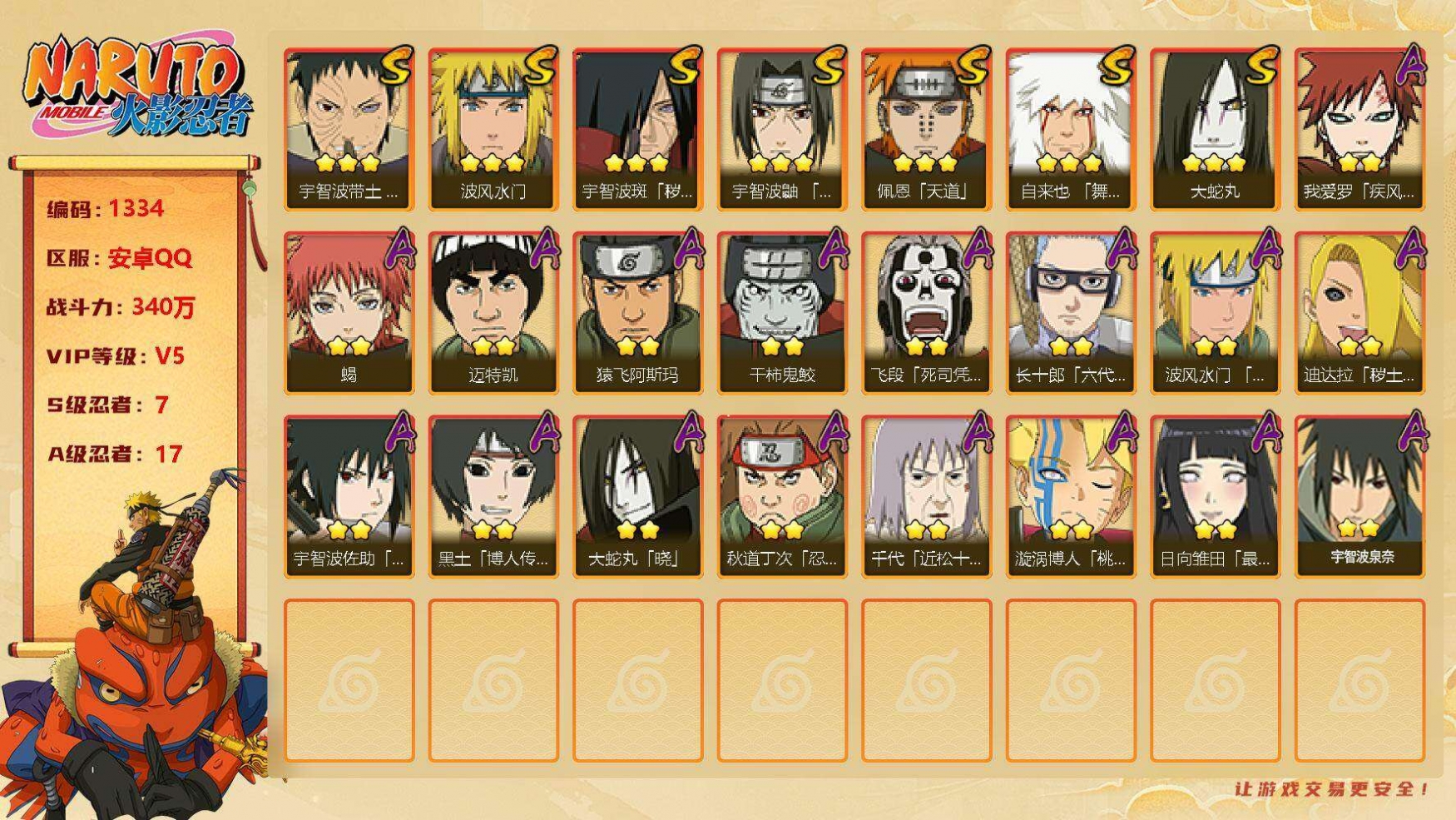1456x820 pixels.
Task: Click the 日向雏田 ninja card
Action: click(1215, 495)
